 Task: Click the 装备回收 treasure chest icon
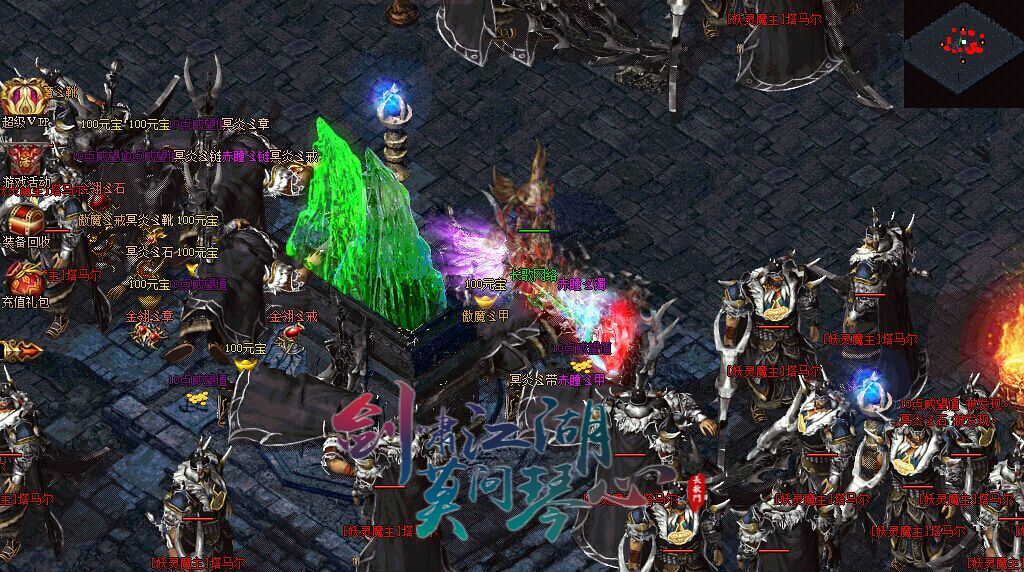click(x=22, y=218)
